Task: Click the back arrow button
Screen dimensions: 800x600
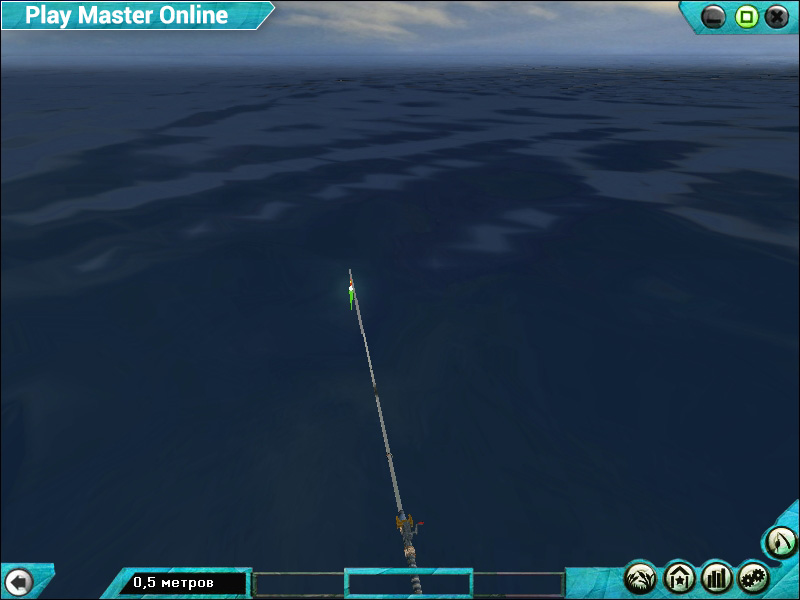Action: [19, 581]
